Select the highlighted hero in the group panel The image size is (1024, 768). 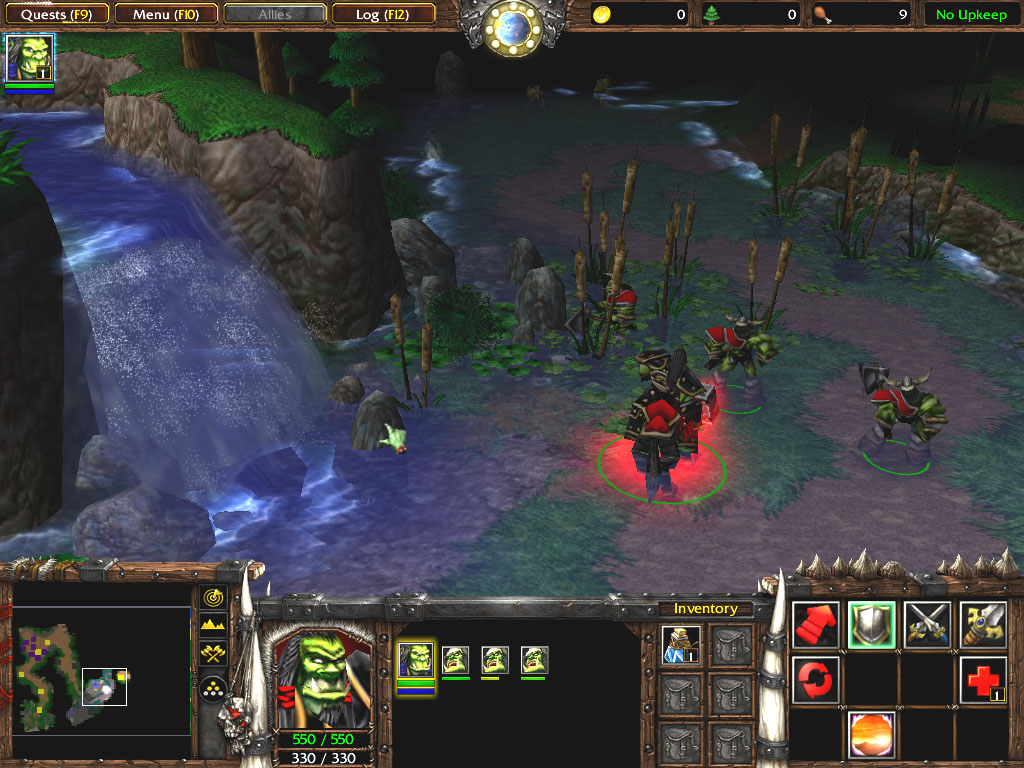tap(416, 661)
